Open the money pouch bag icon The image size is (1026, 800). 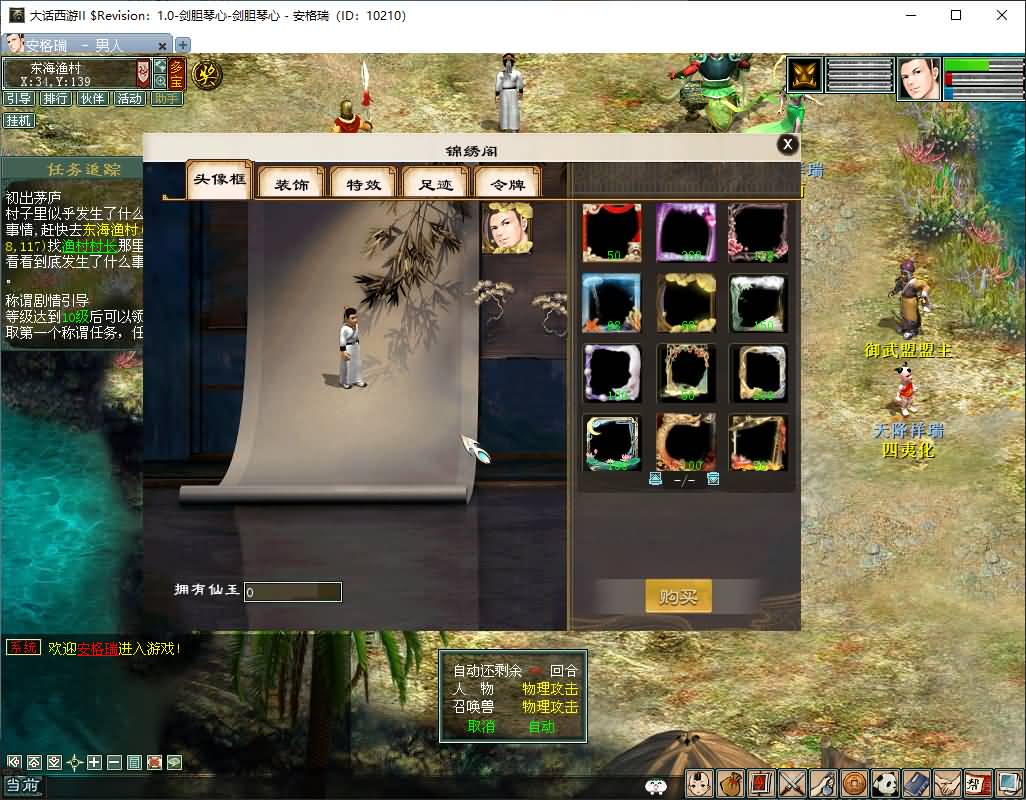[731, 783]
